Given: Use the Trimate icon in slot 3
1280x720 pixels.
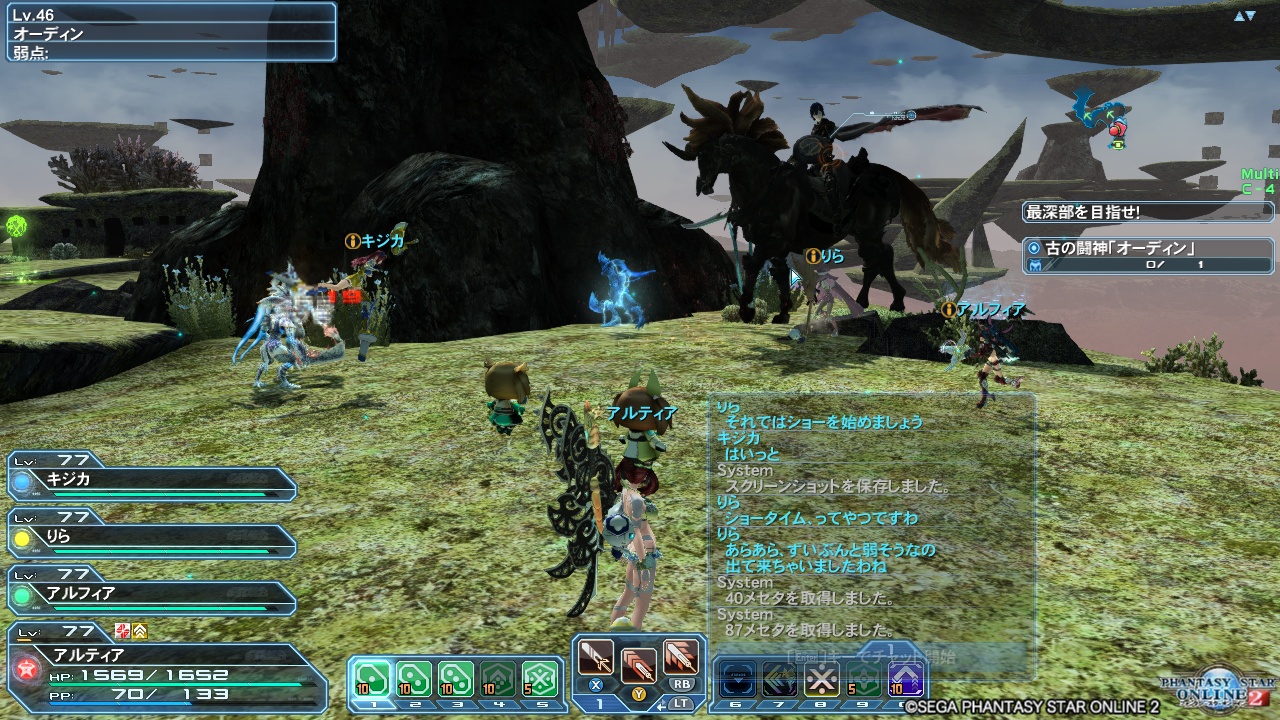Looking at the screenshot, I should coord(456,678).
